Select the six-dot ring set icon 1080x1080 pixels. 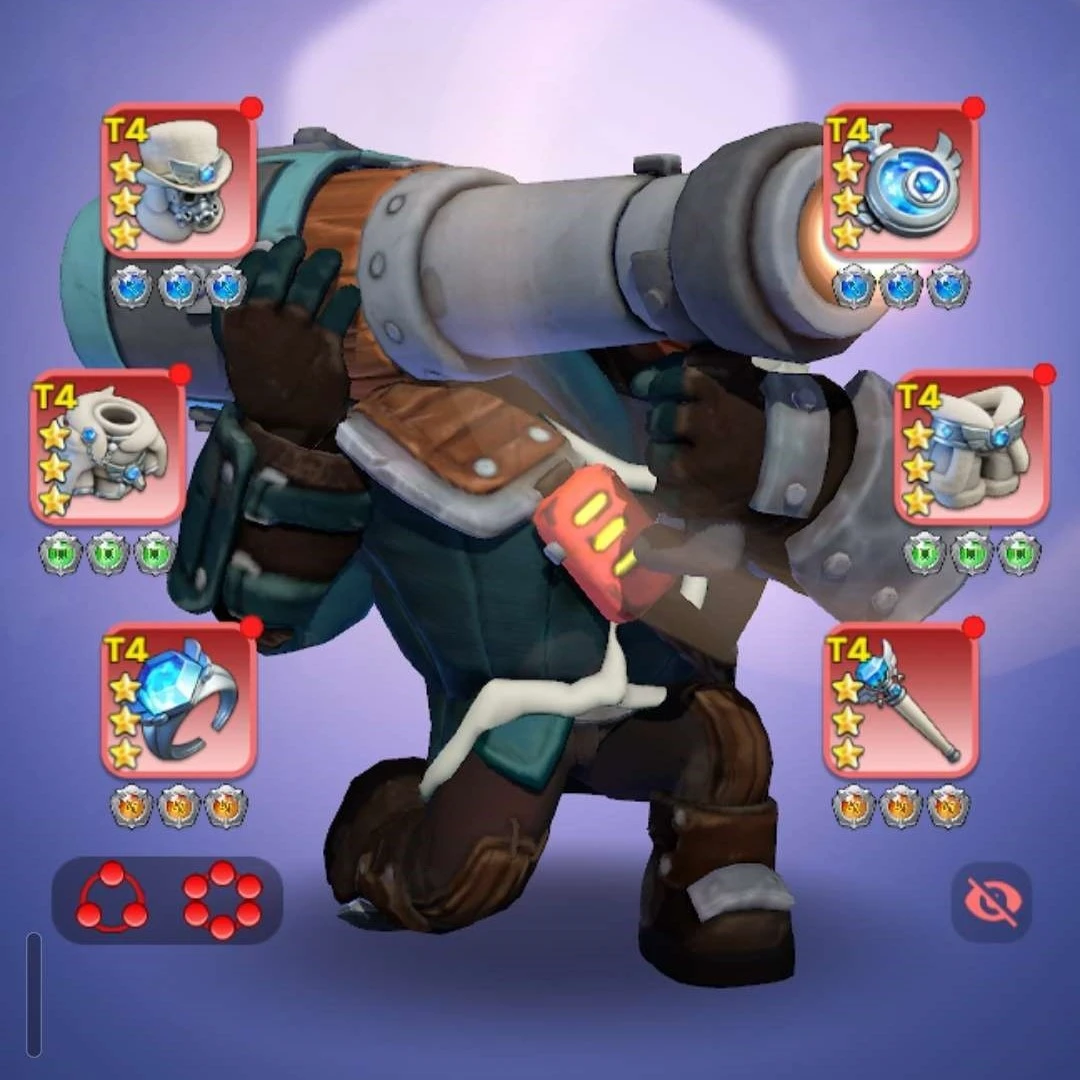point(222,899)
